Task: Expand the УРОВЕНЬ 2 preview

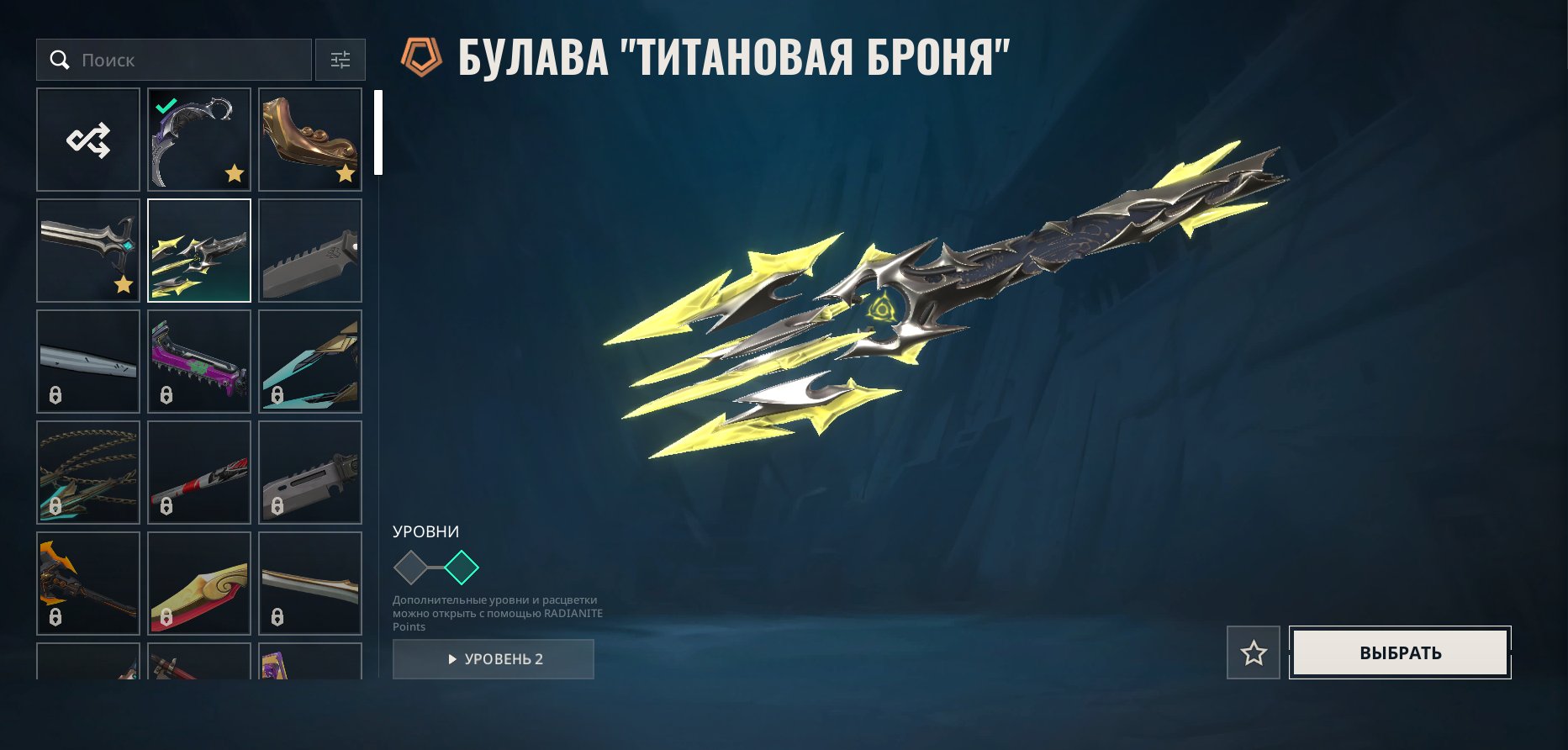Action: (x=494, y=658)
